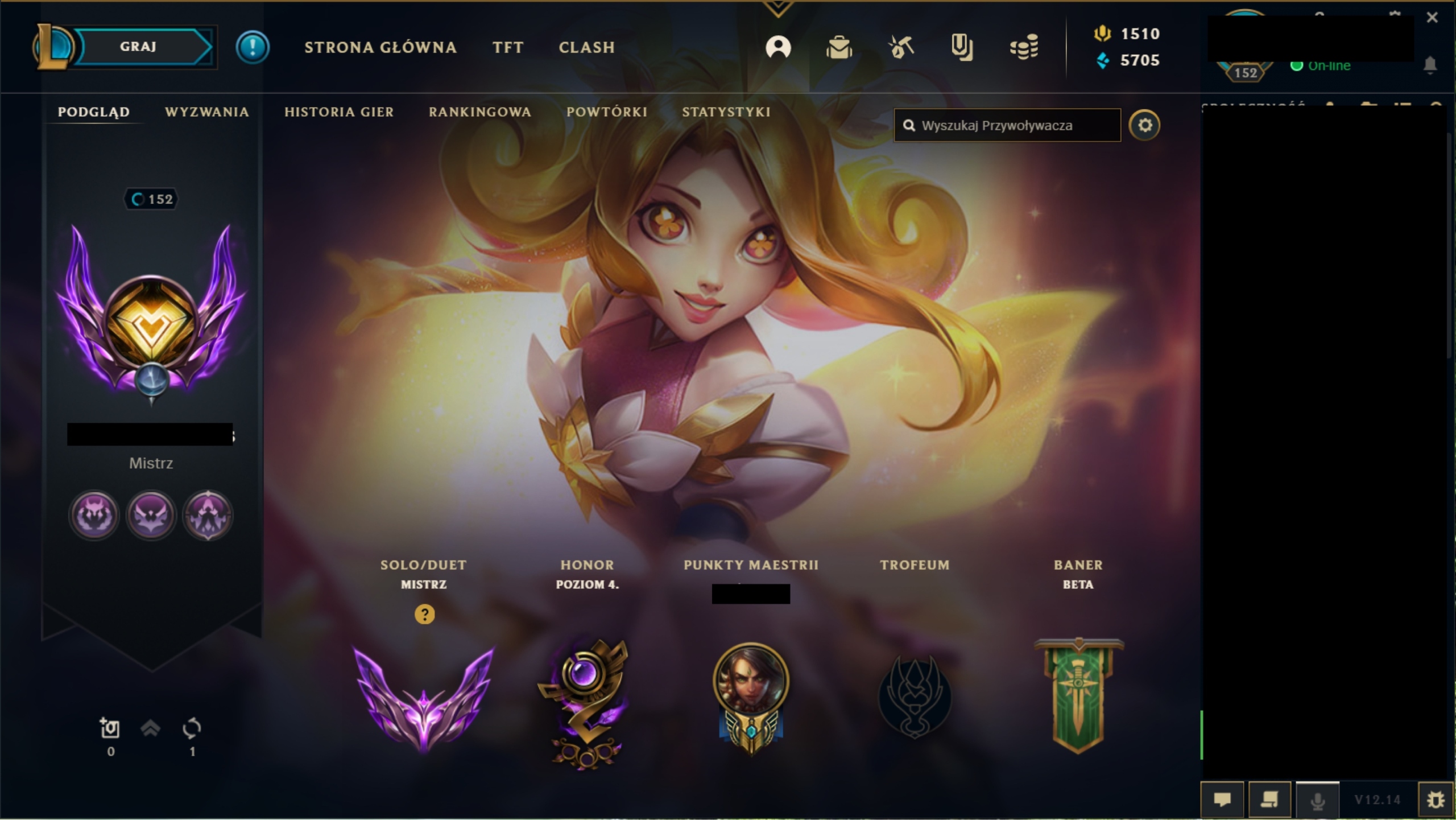Image resolution: width=1456 pixels, height=820 pixels.
Task: Open your summoner profile icon
Action: (779, 48)
